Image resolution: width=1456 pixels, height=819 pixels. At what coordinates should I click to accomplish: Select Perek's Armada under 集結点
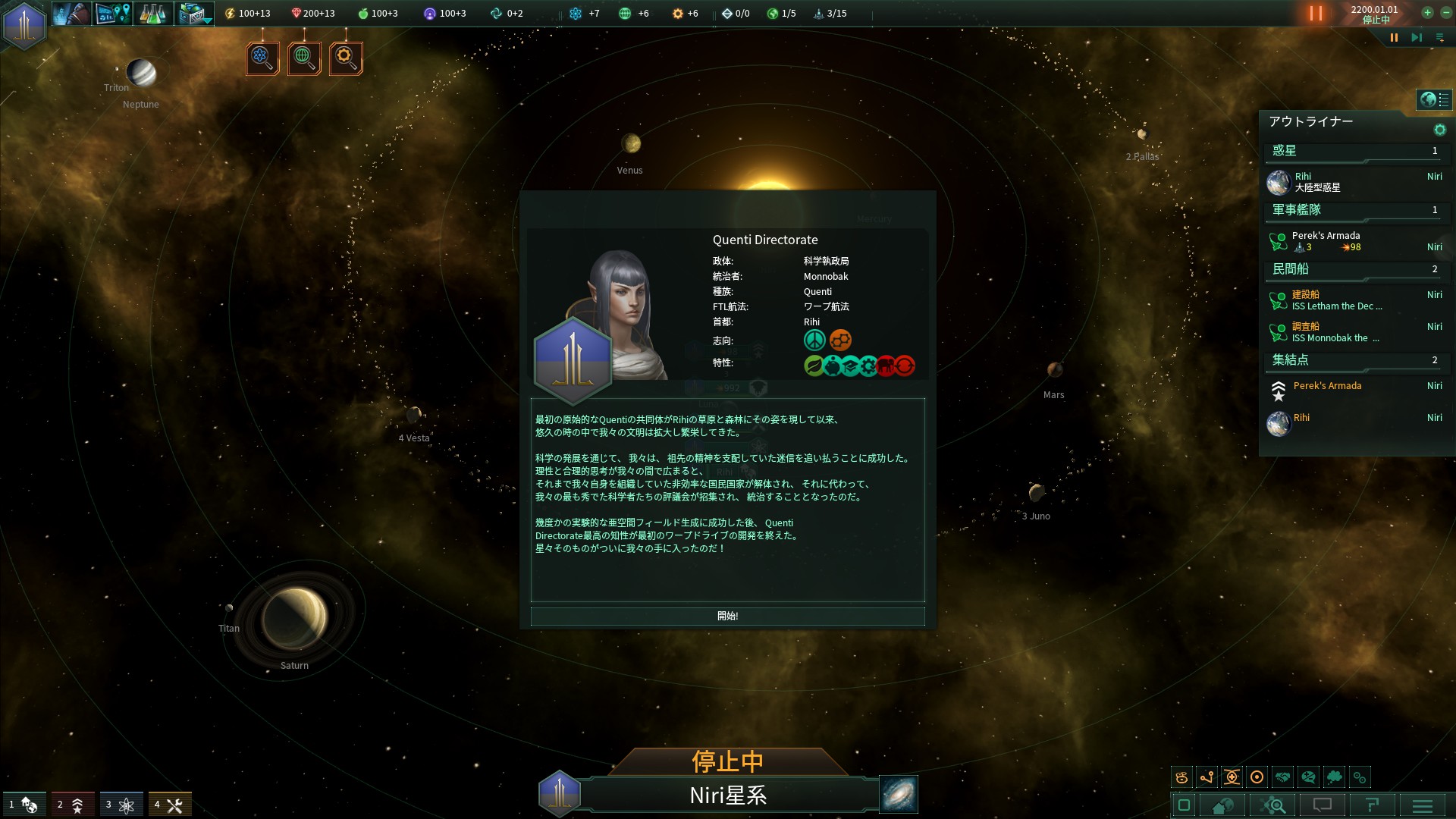(1327, 386)
